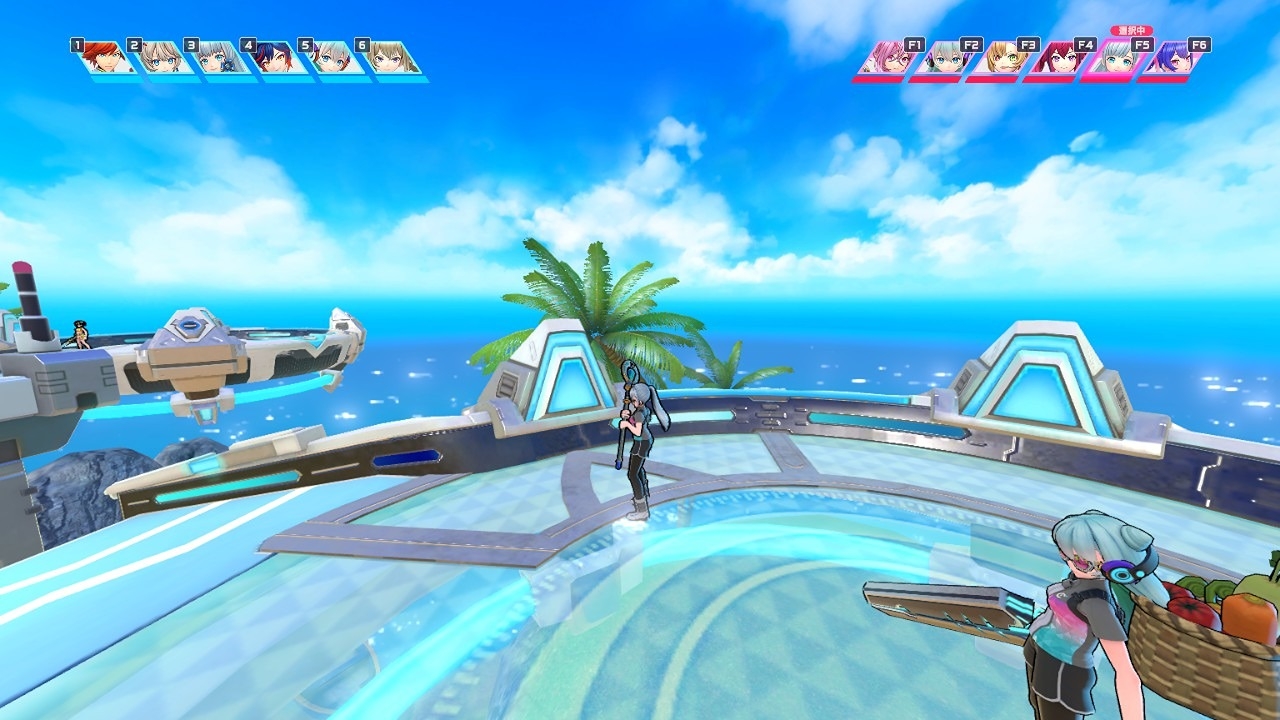Switch view to the F2 character portrait
The width and height of the screenshot is (1280, 720).
coord(943,58)
